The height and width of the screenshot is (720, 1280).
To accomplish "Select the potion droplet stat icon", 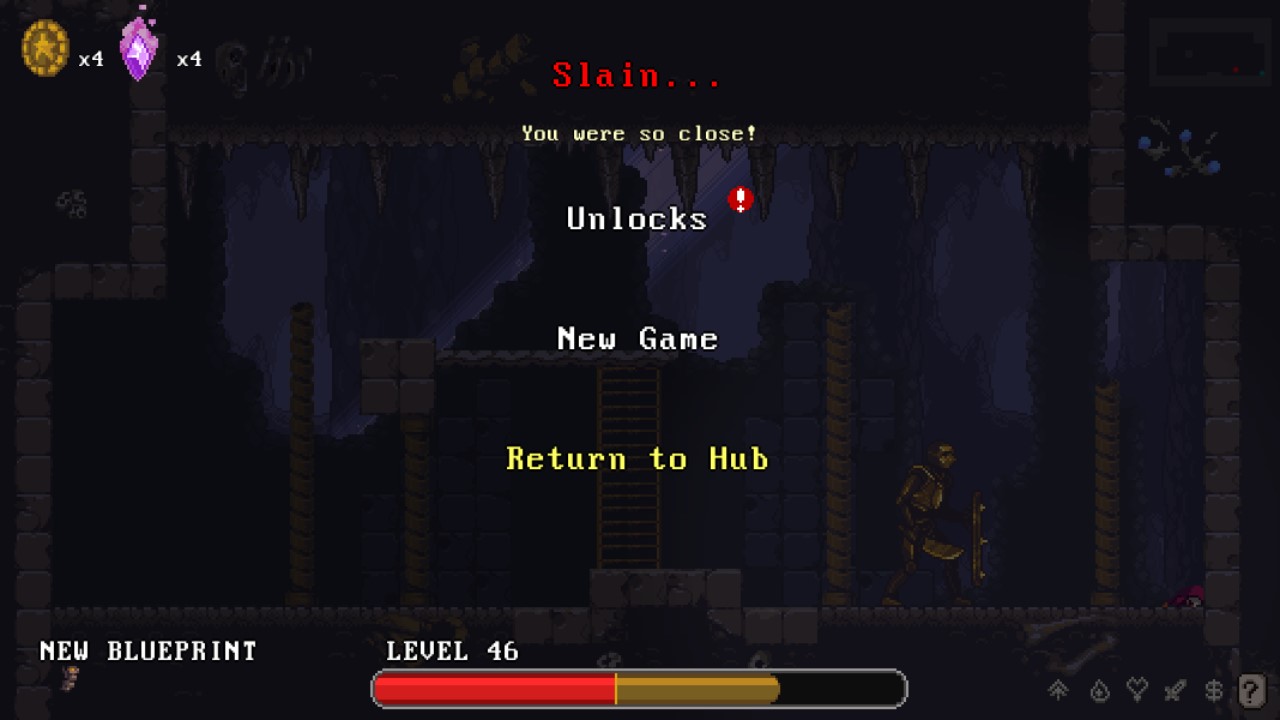I will click(1096, 690).
